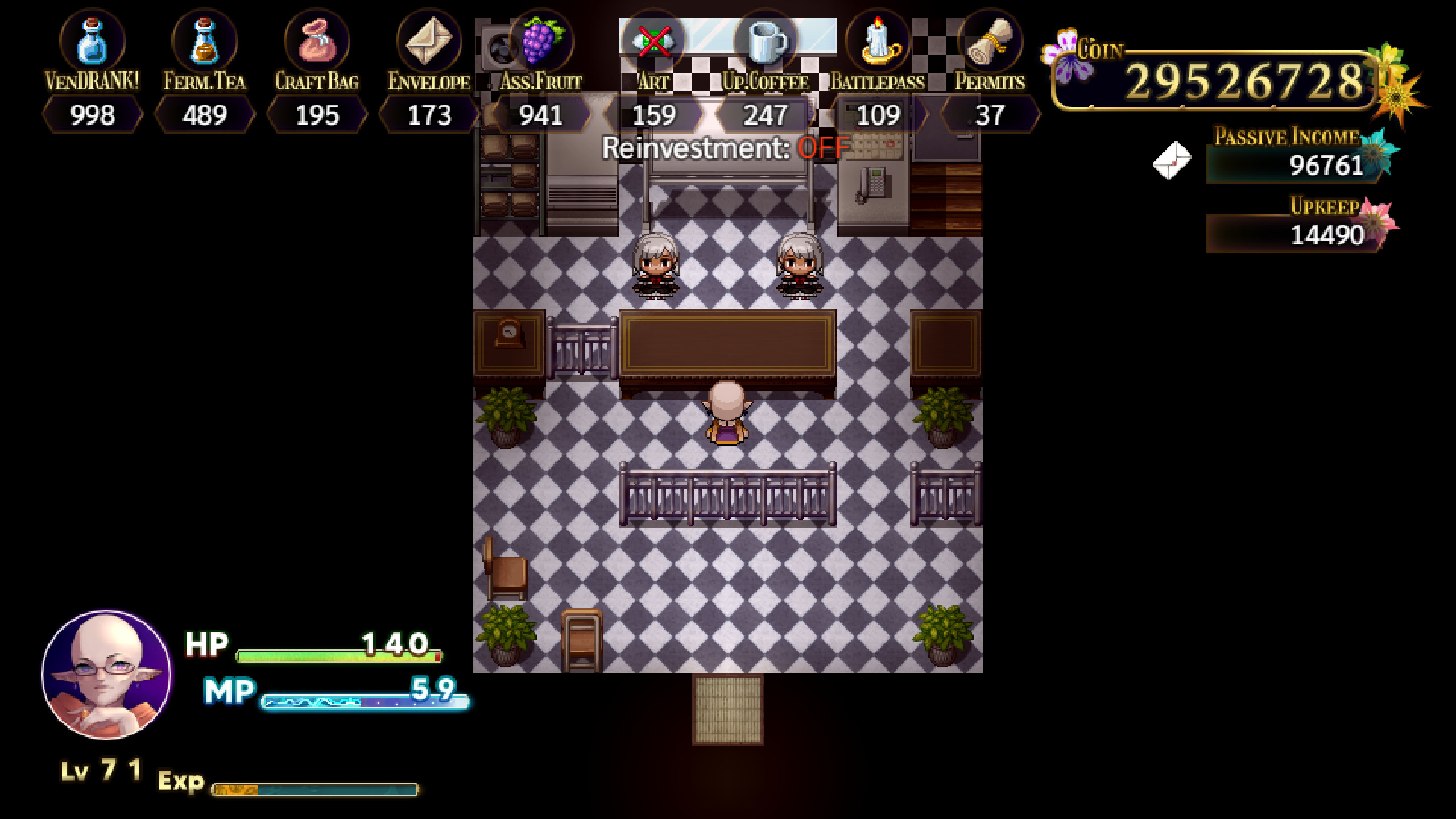
Task: Open the Ferm.Tea resource icon
Action: click(203, 41)
